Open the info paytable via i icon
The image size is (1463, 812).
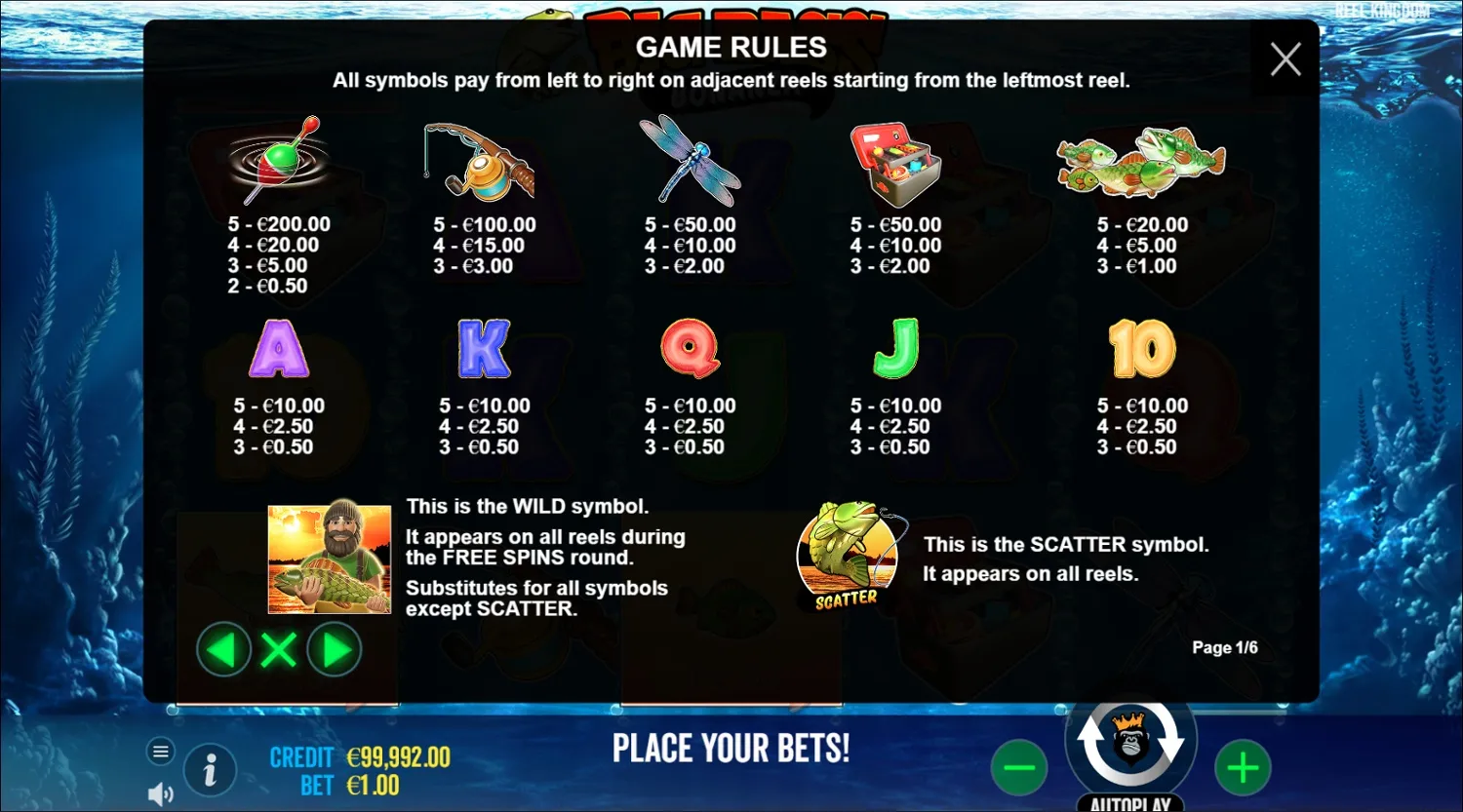pyautogui.click(x=210, y=769)
